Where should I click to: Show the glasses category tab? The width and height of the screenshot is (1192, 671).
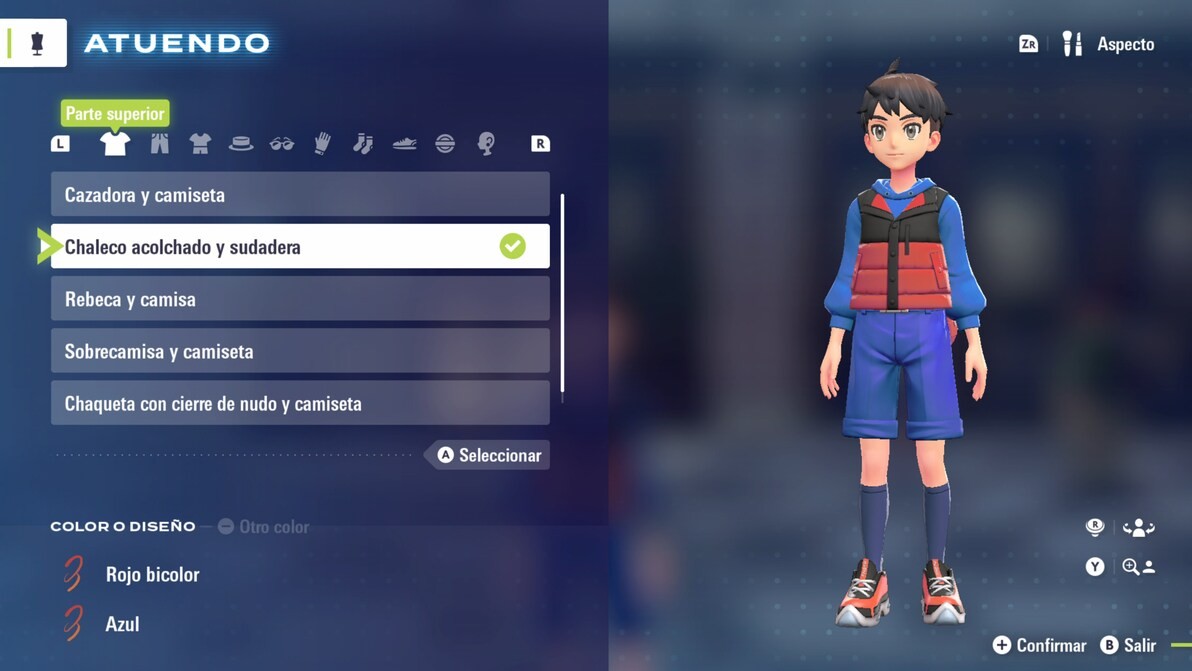tap(282, 144)
